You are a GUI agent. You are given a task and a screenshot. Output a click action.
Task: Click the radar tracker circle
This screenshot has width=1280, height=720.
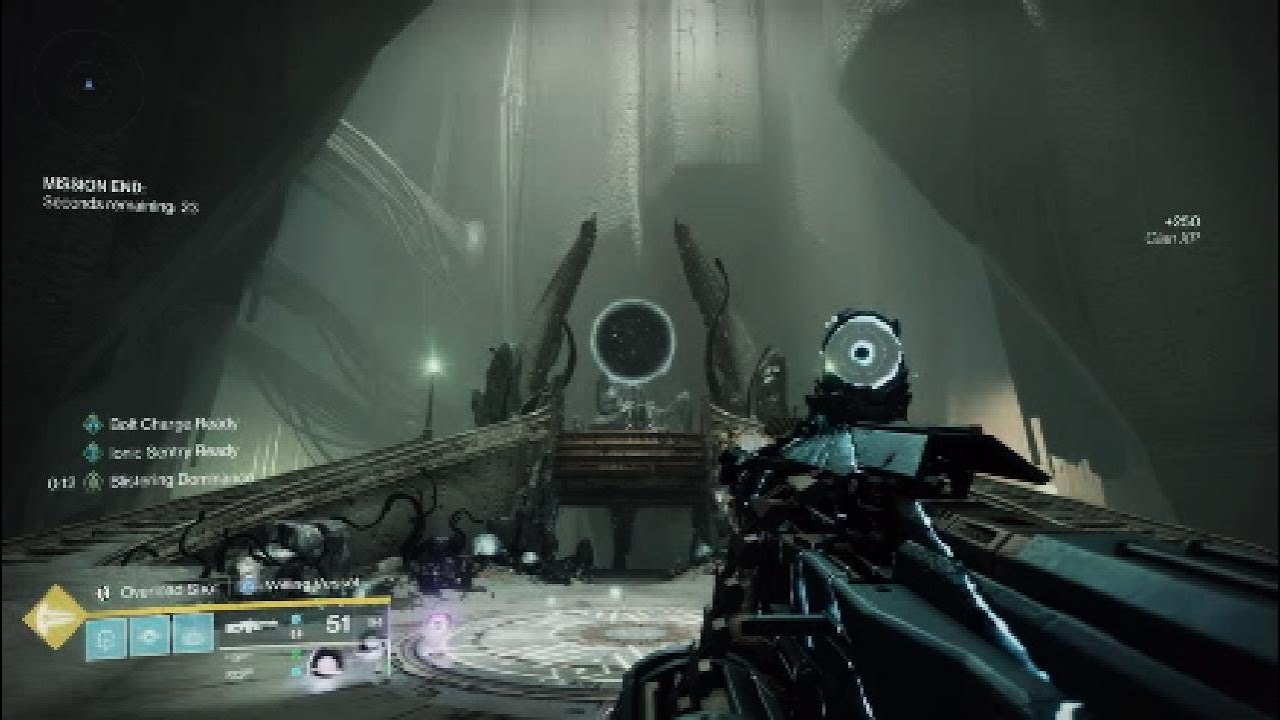[89, 84]
